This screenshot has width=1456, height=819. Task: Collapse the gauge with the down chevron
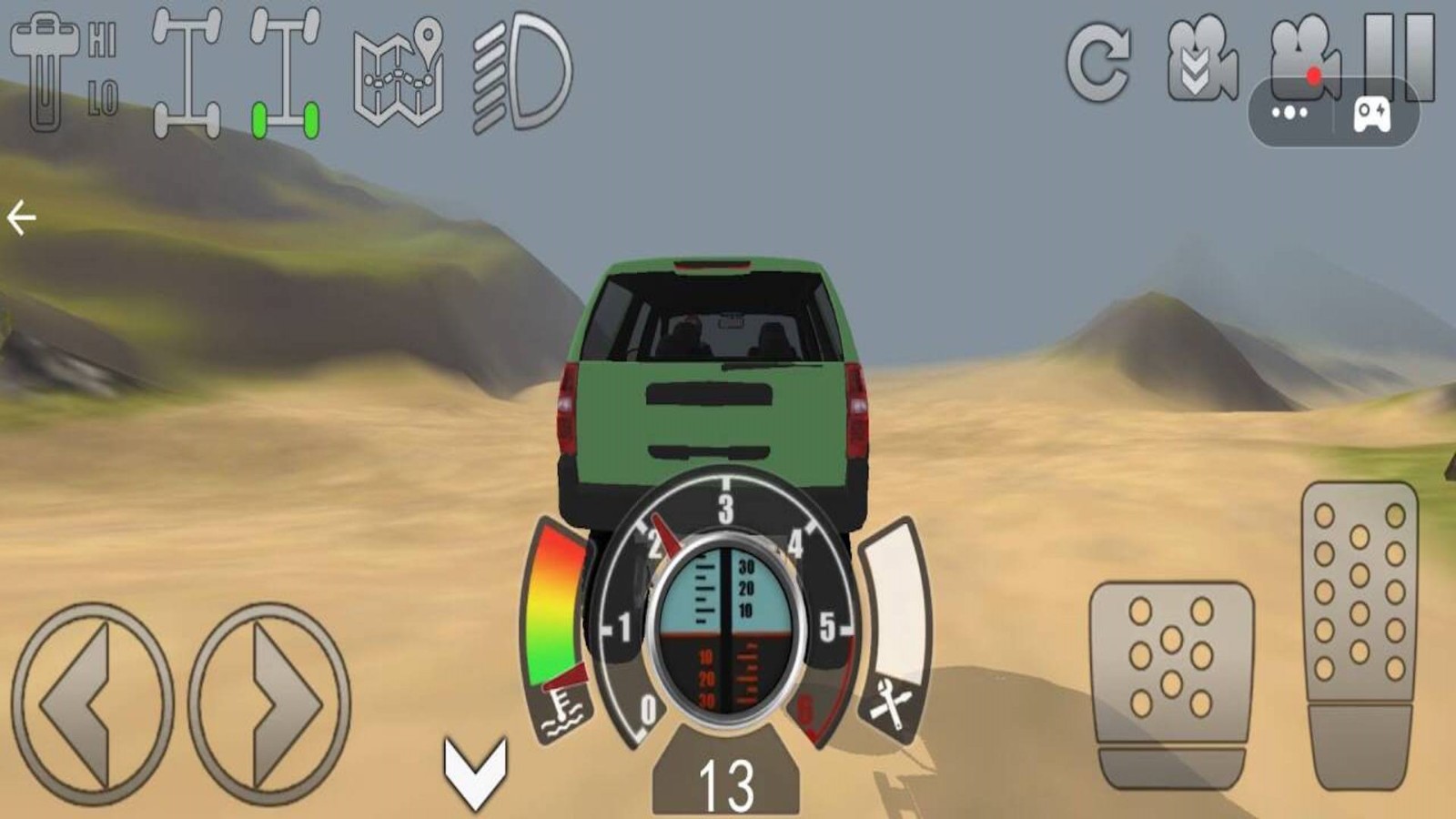pyautogui.click(x=475, y=772)
